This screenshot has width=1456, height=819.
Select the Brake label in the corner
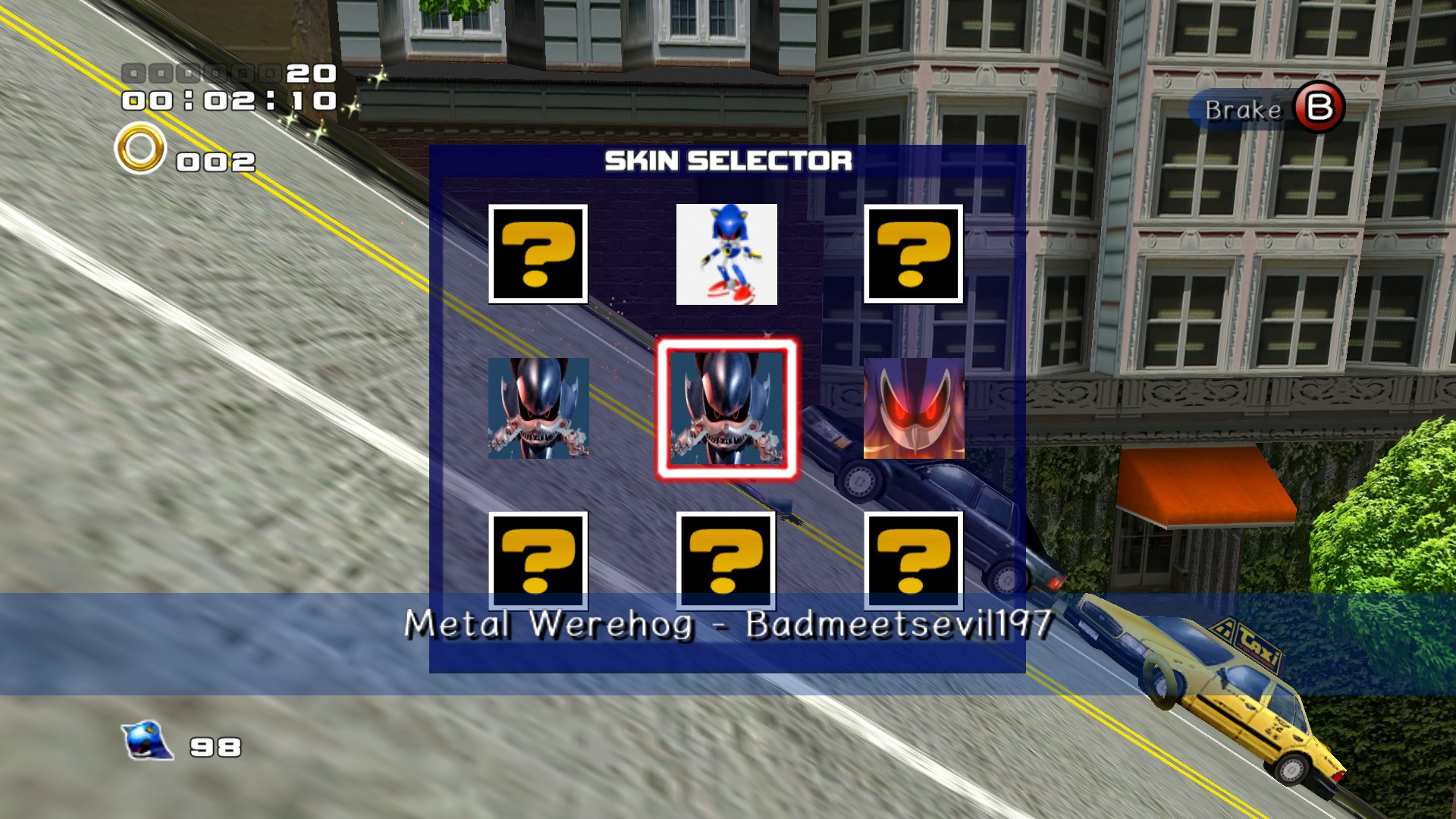pos(1244,111)
